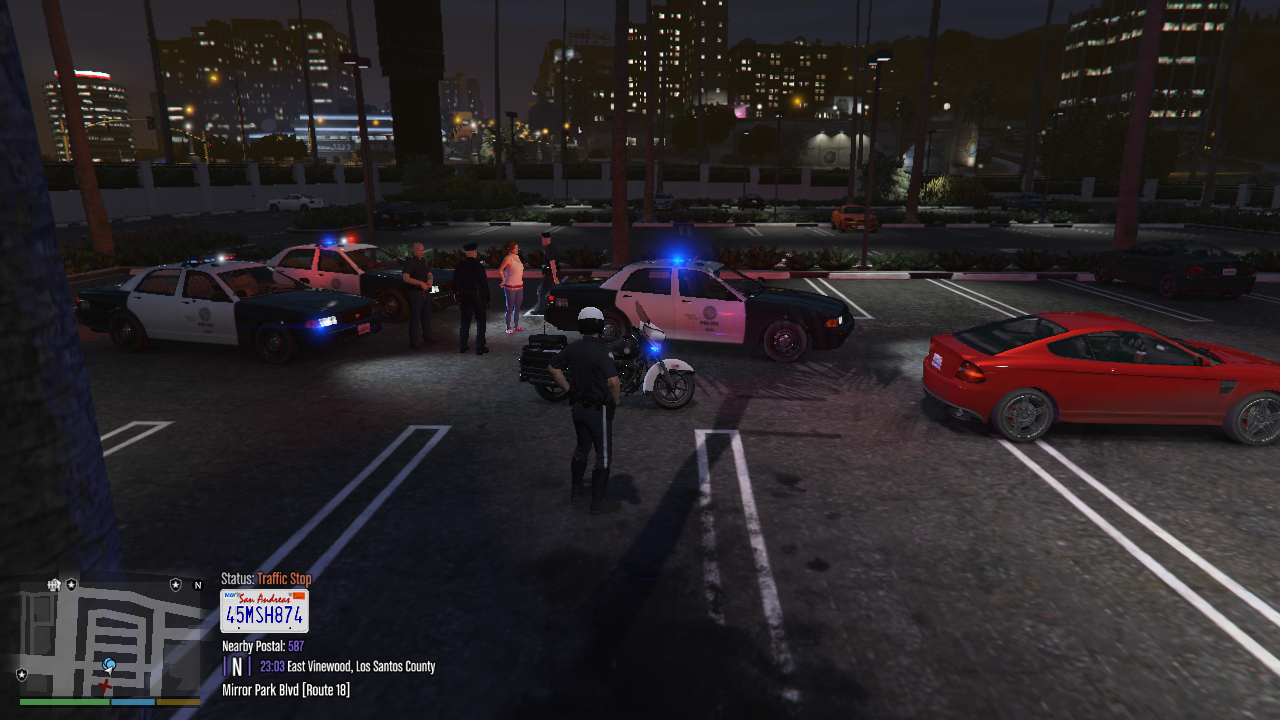
Task: Select the north "N" blip on minimap
Action: click(198, 585)
